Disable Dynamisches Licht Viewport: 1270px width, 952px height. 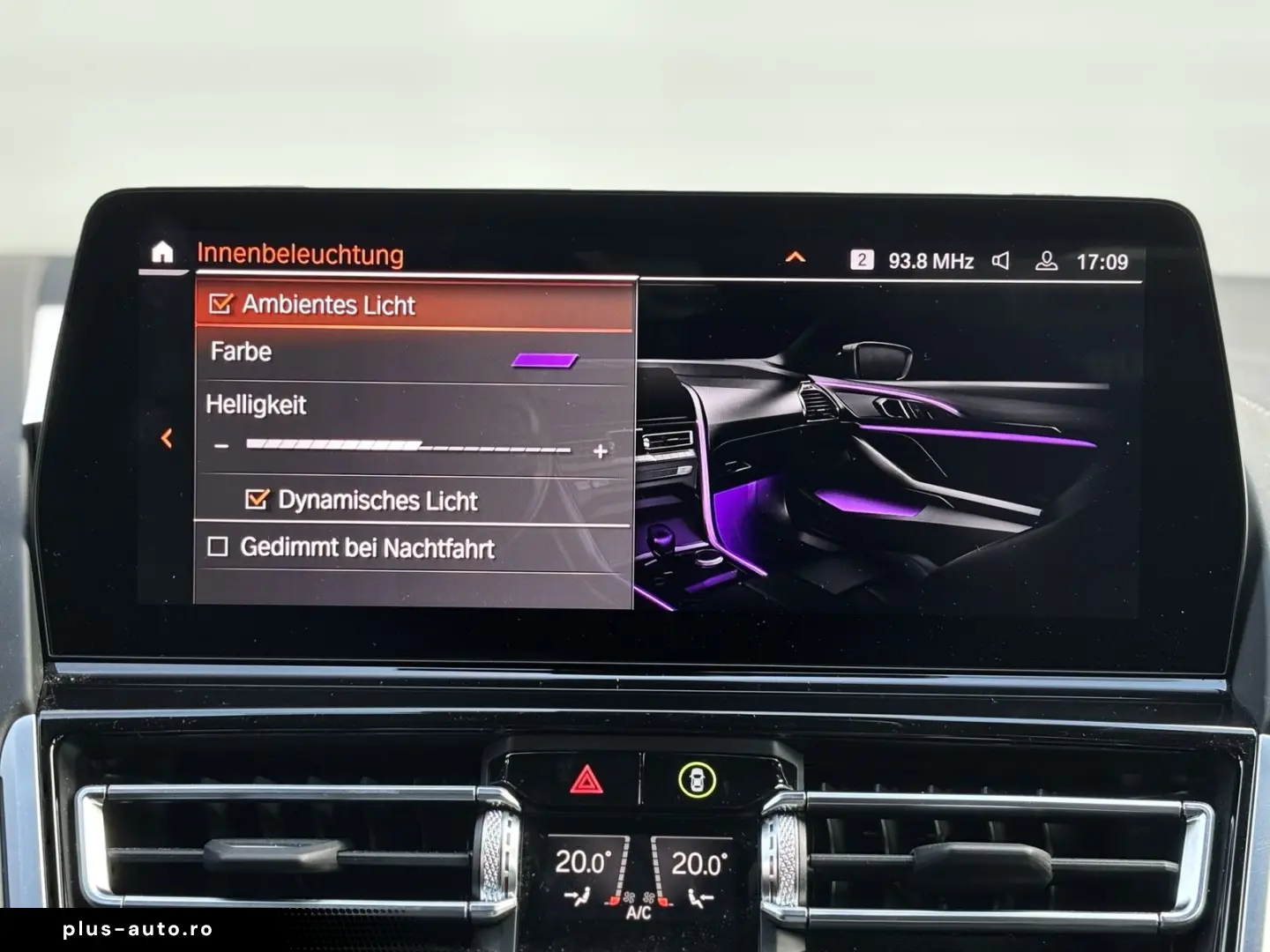point(257,501)
